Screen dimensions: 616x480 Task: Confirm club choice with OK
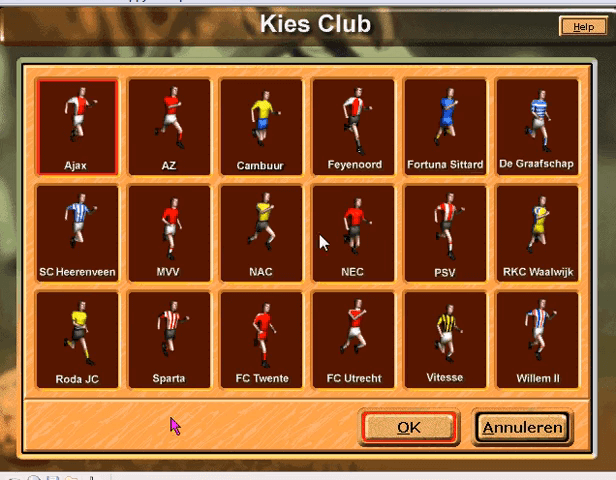tap(409, 427)
